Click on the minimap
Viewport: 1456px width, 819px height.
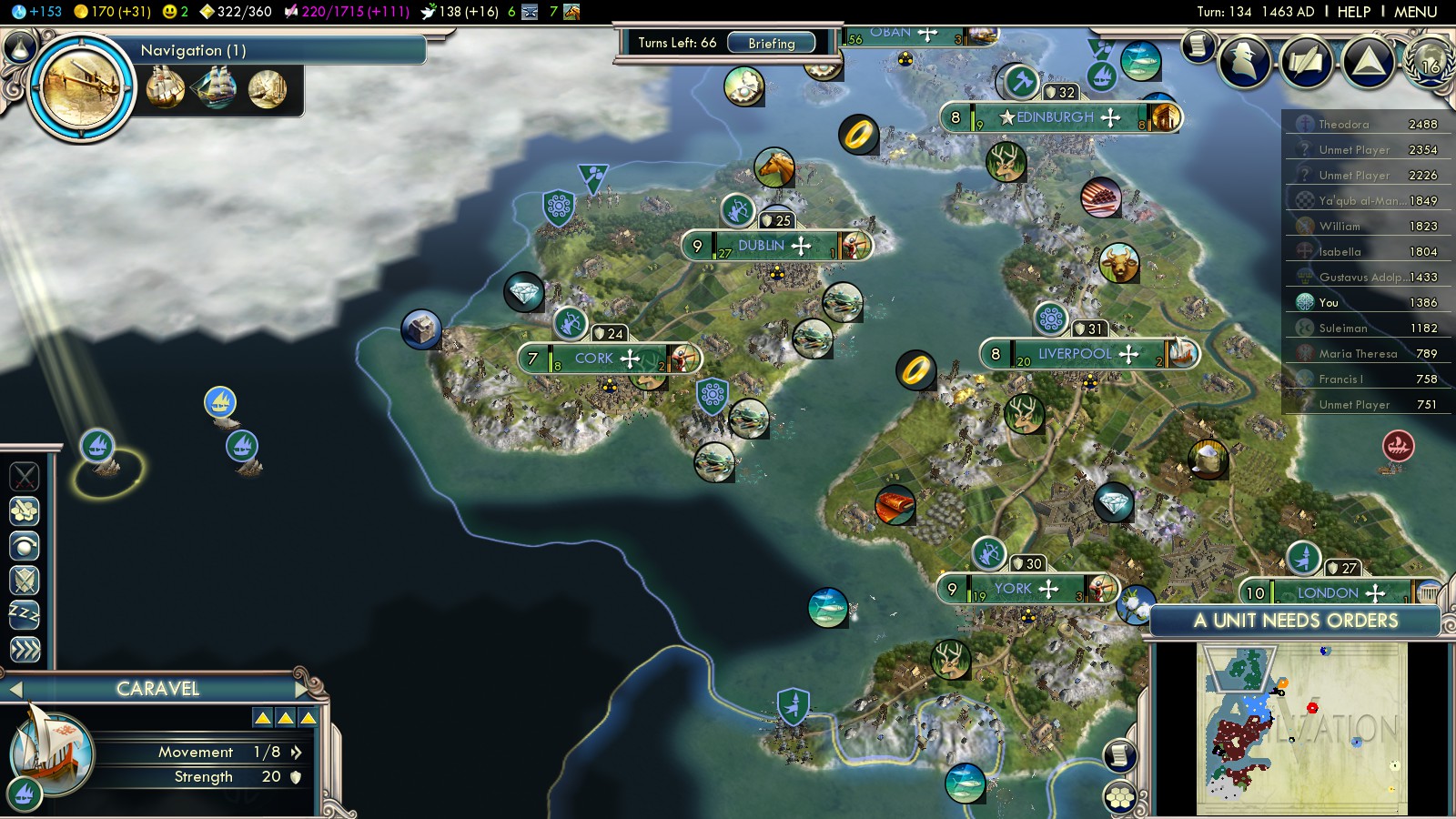(x=1301, y=728)
